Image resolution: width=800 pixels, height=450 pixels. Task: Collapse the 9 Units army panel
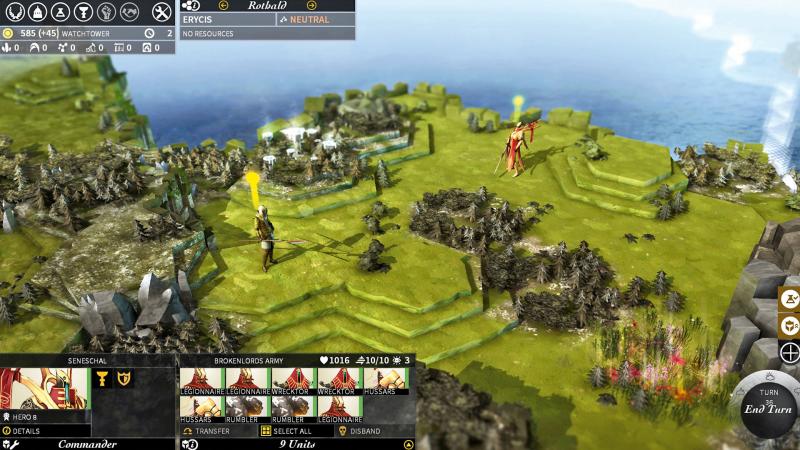(408, 444)
